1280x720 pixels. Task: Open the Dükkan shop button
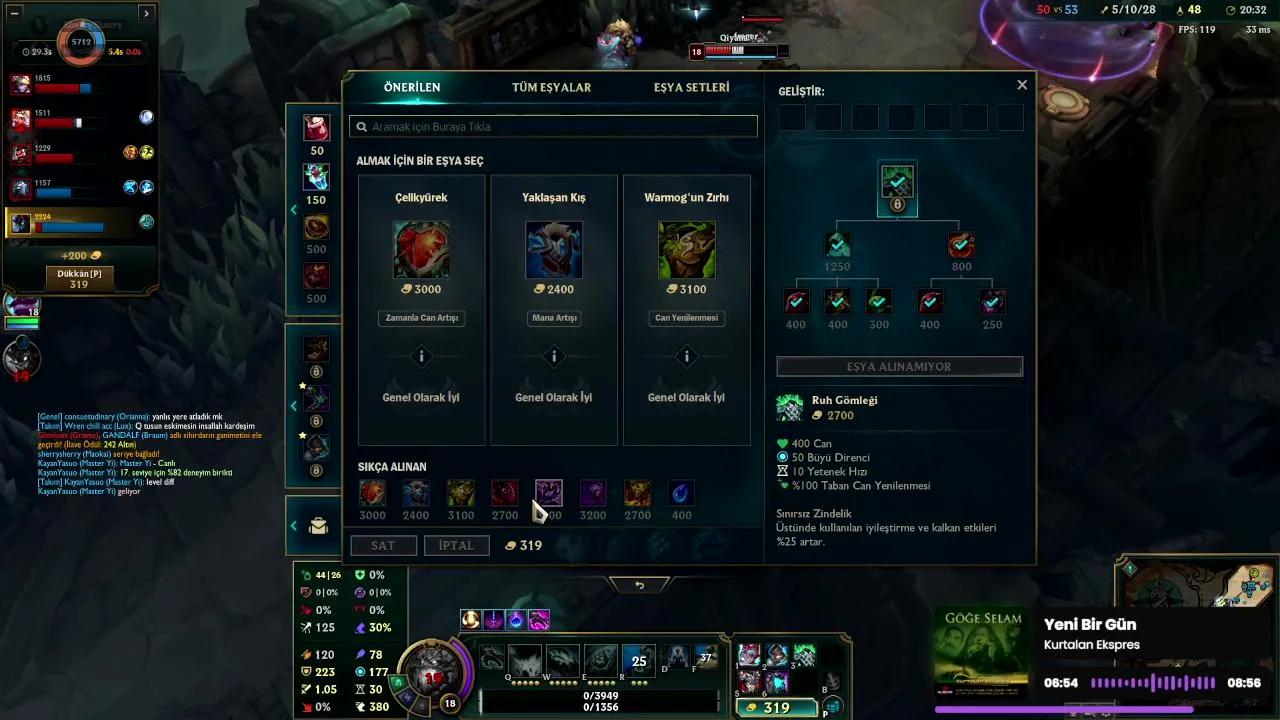(x=79, y=279)
